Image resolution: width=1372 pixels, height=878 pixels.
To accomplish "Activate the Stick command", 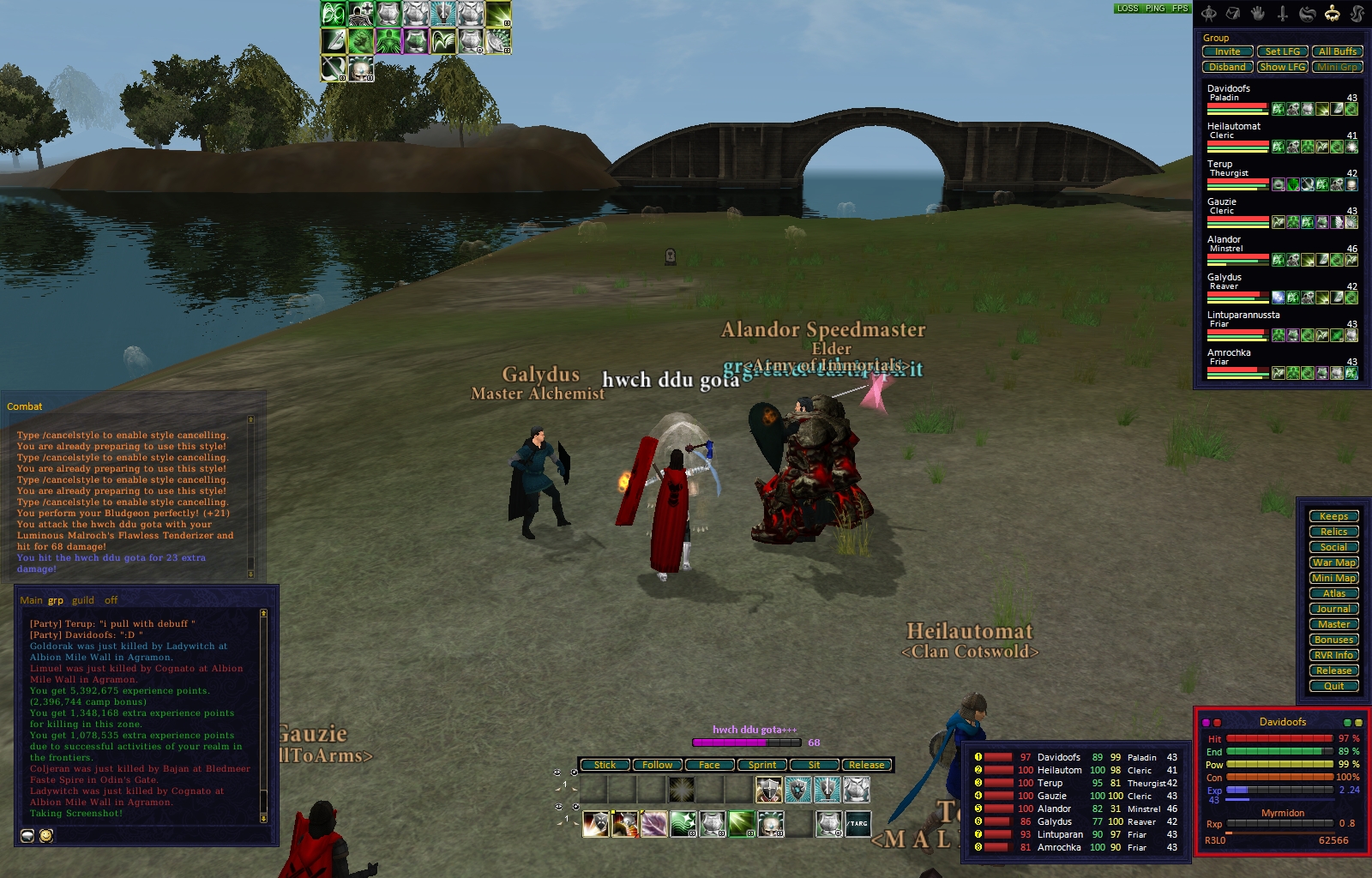I will tap(605, 765).
